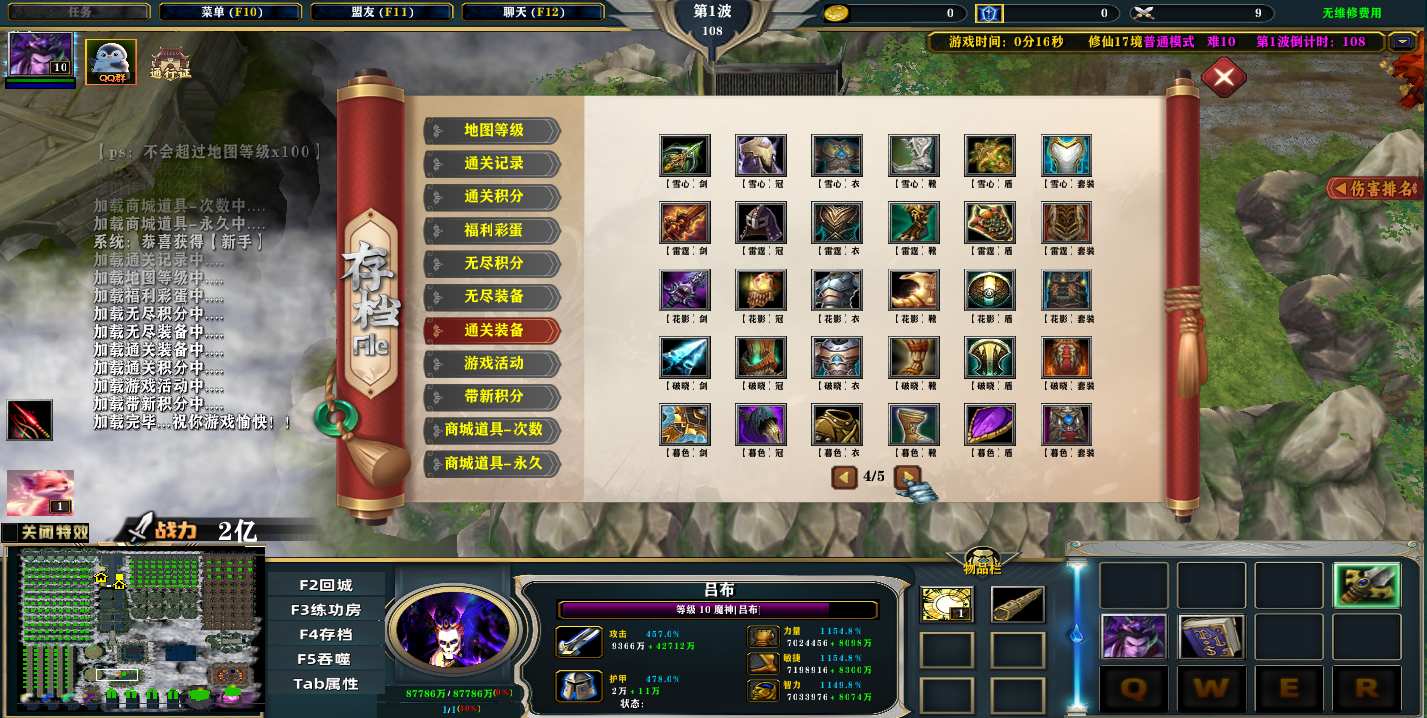Go to the previous equipment page

click(845, 477)
